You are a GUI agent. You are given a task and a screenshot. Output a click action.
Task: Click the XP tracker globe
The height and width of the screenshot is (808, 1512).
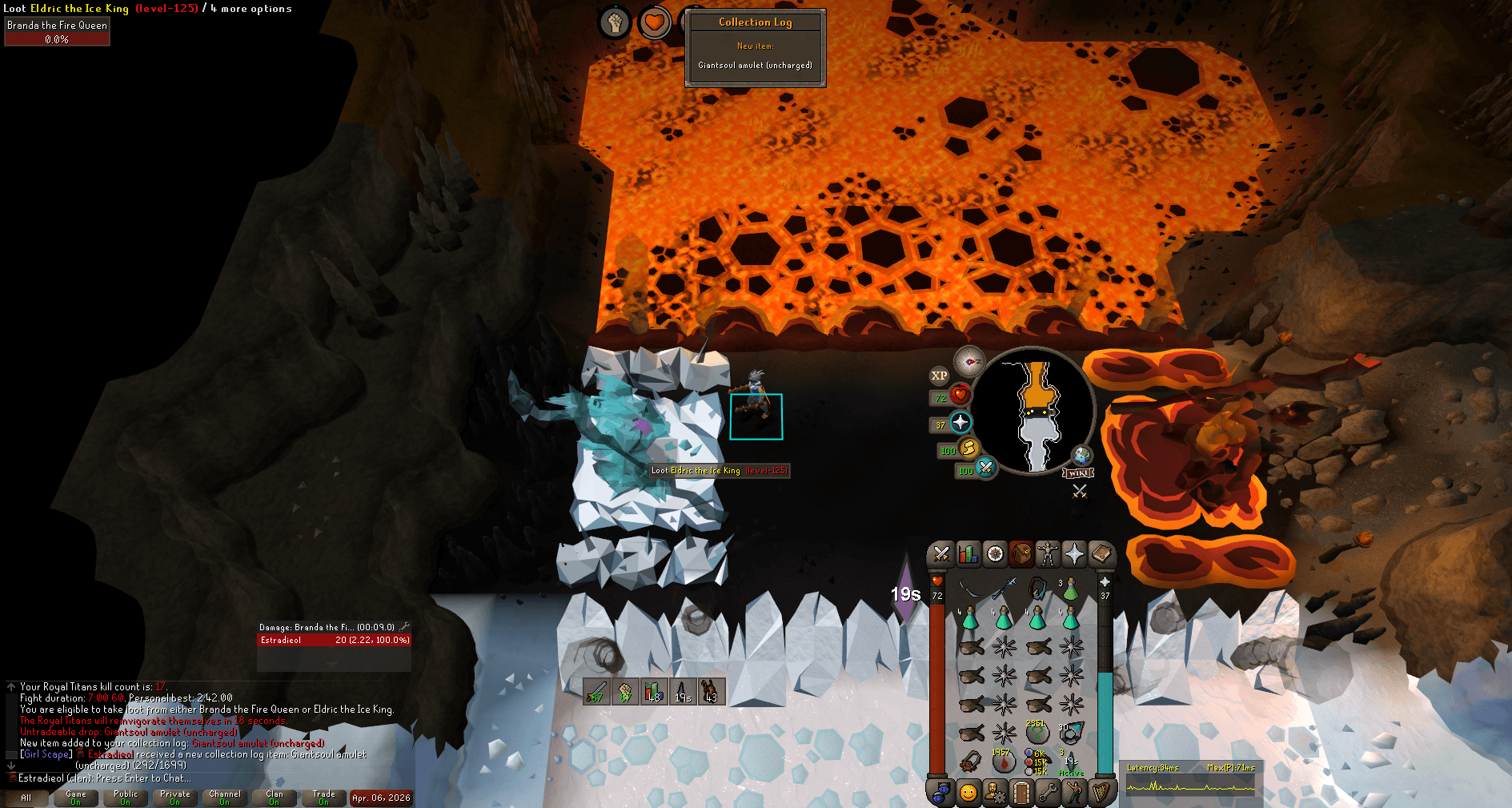[938, 376]
